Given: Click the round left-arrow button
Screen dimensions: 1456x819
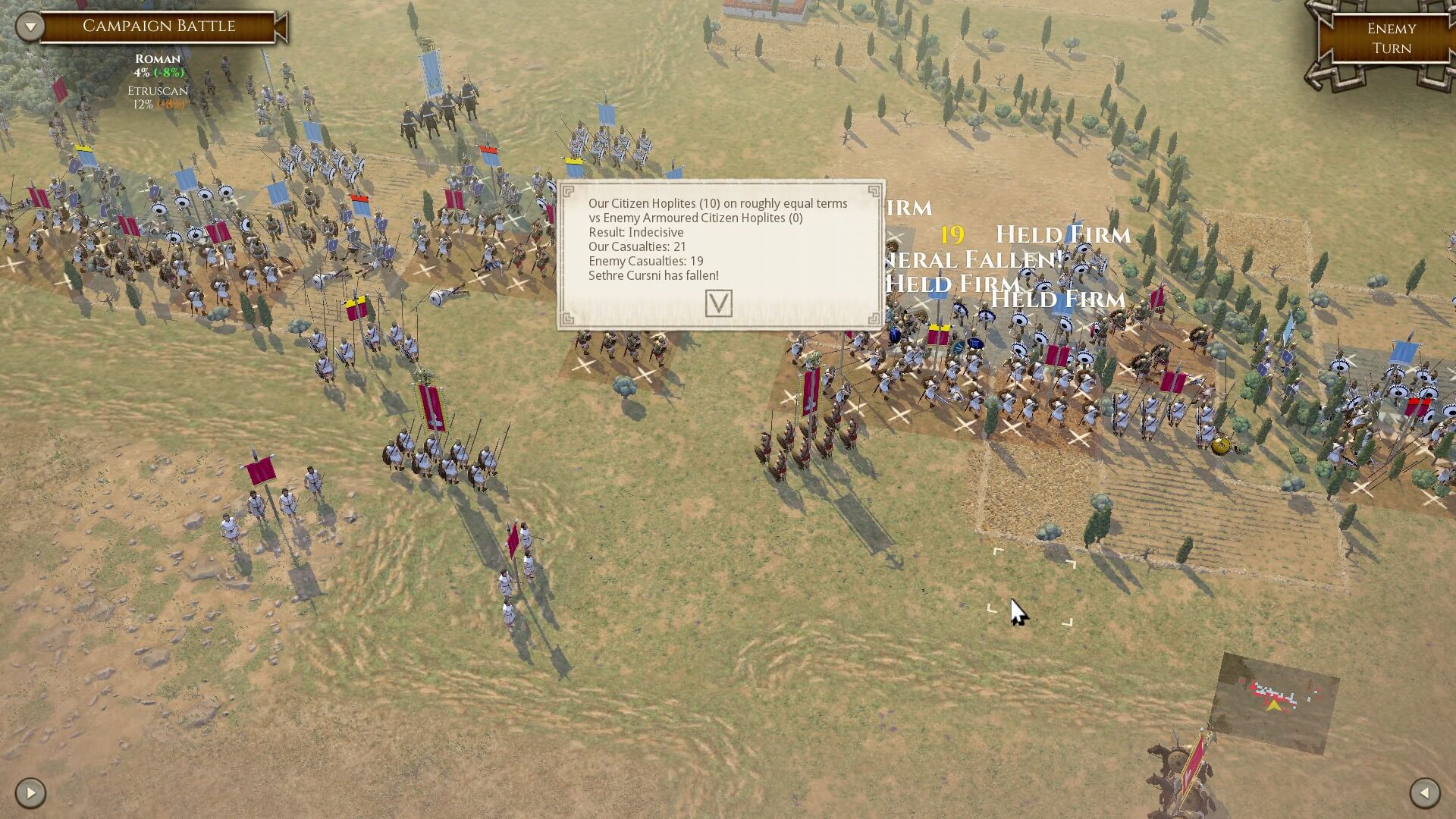Looking at the screenshot, I should click(x=1424, y=793).
